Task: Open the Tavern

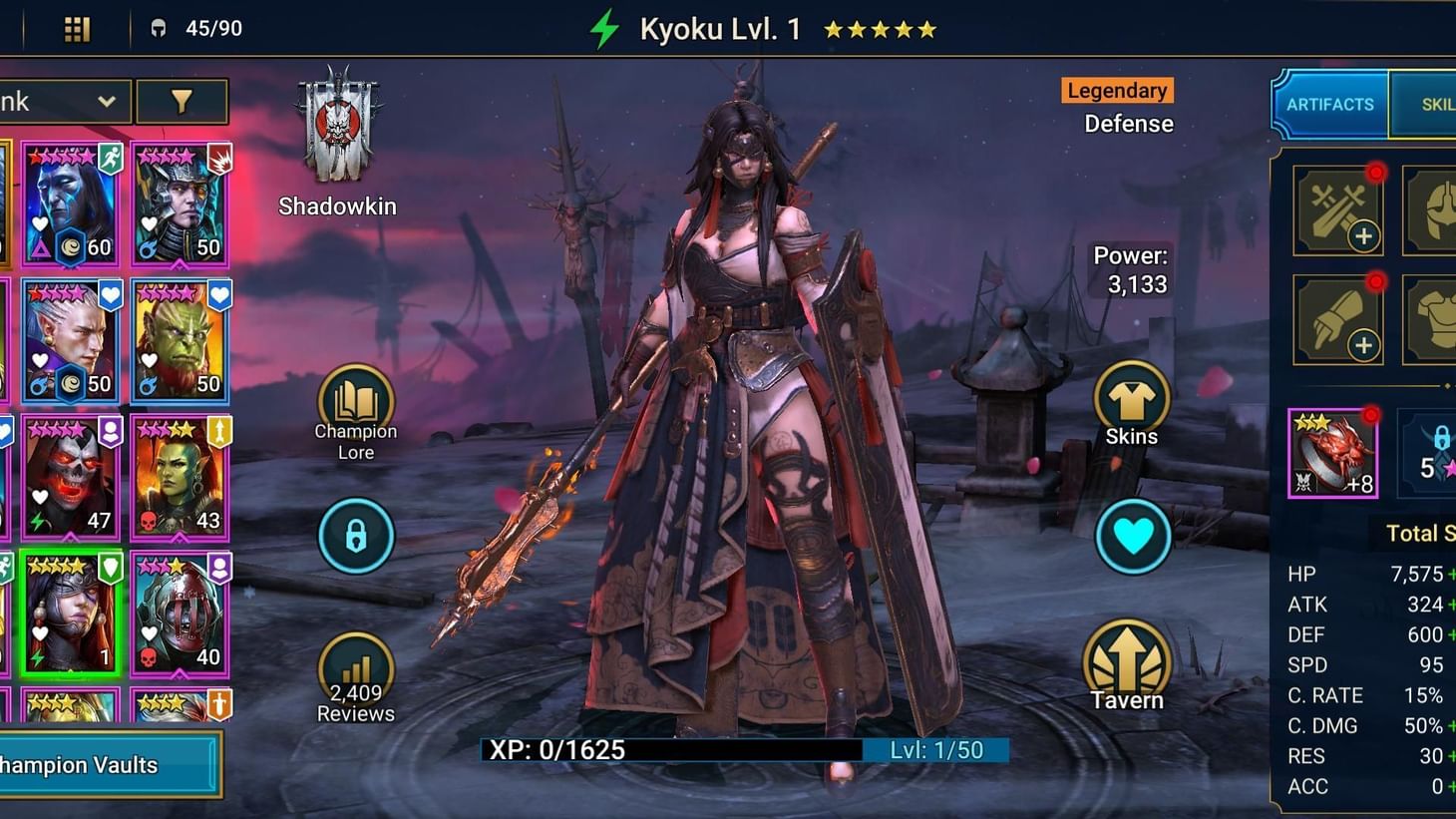Action: (1128, 658)
